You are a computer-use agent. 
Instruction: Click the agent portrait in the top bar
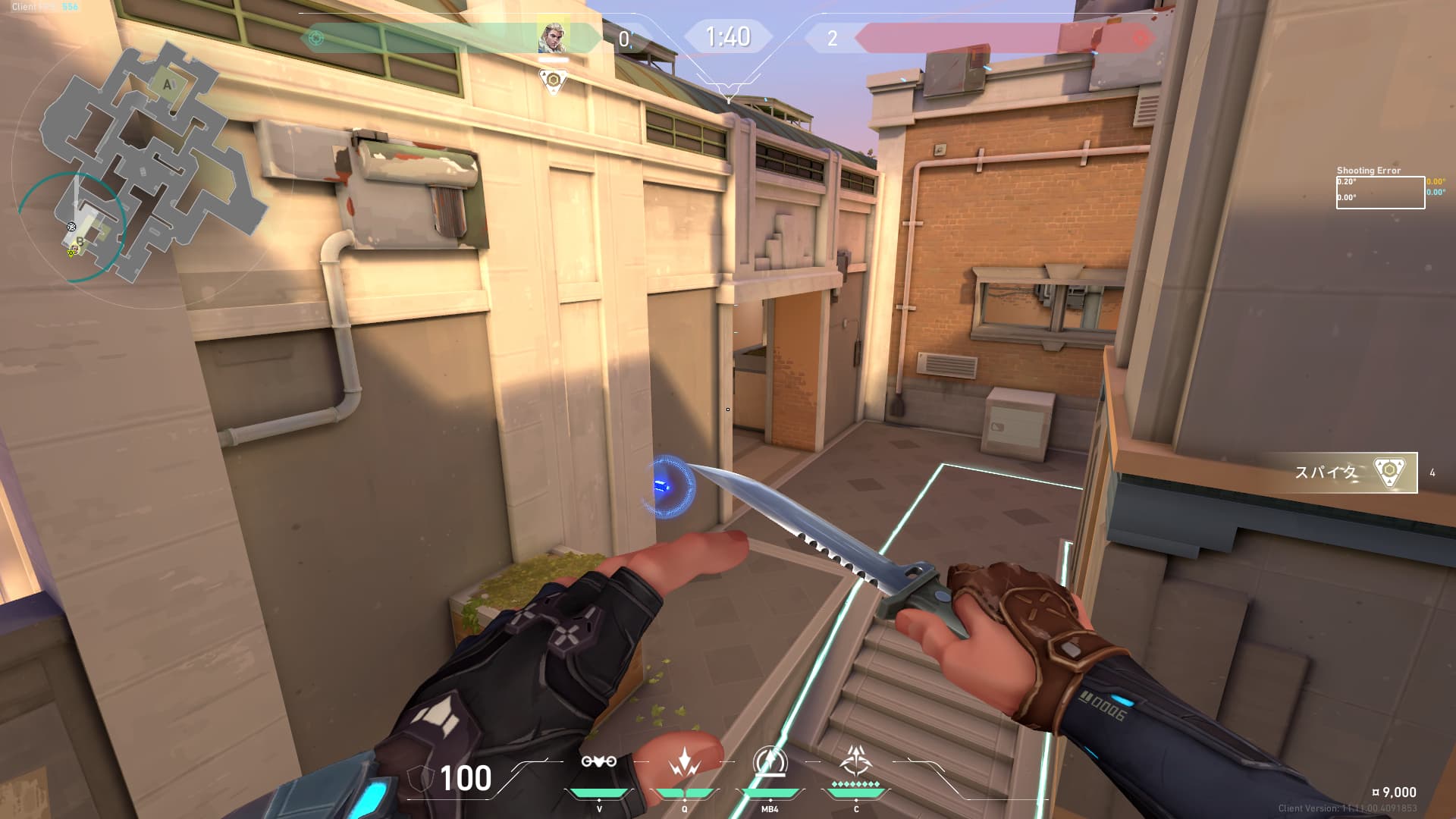click(x=553, y=37)
